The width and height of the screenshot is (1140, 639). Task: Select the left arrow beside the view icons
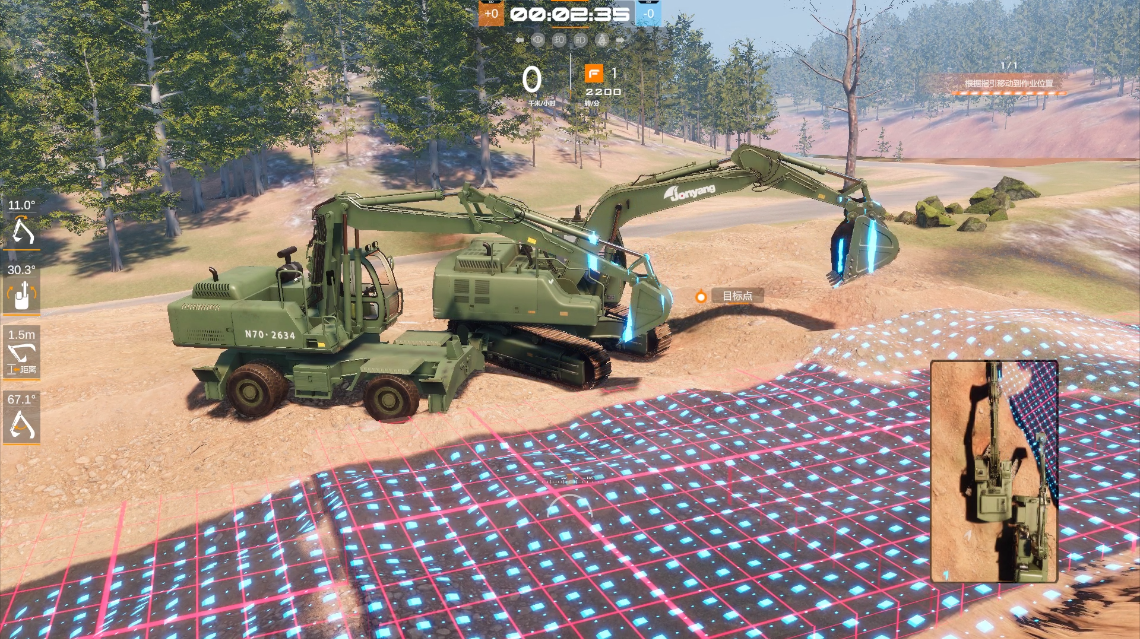click(x=520, y=40)
